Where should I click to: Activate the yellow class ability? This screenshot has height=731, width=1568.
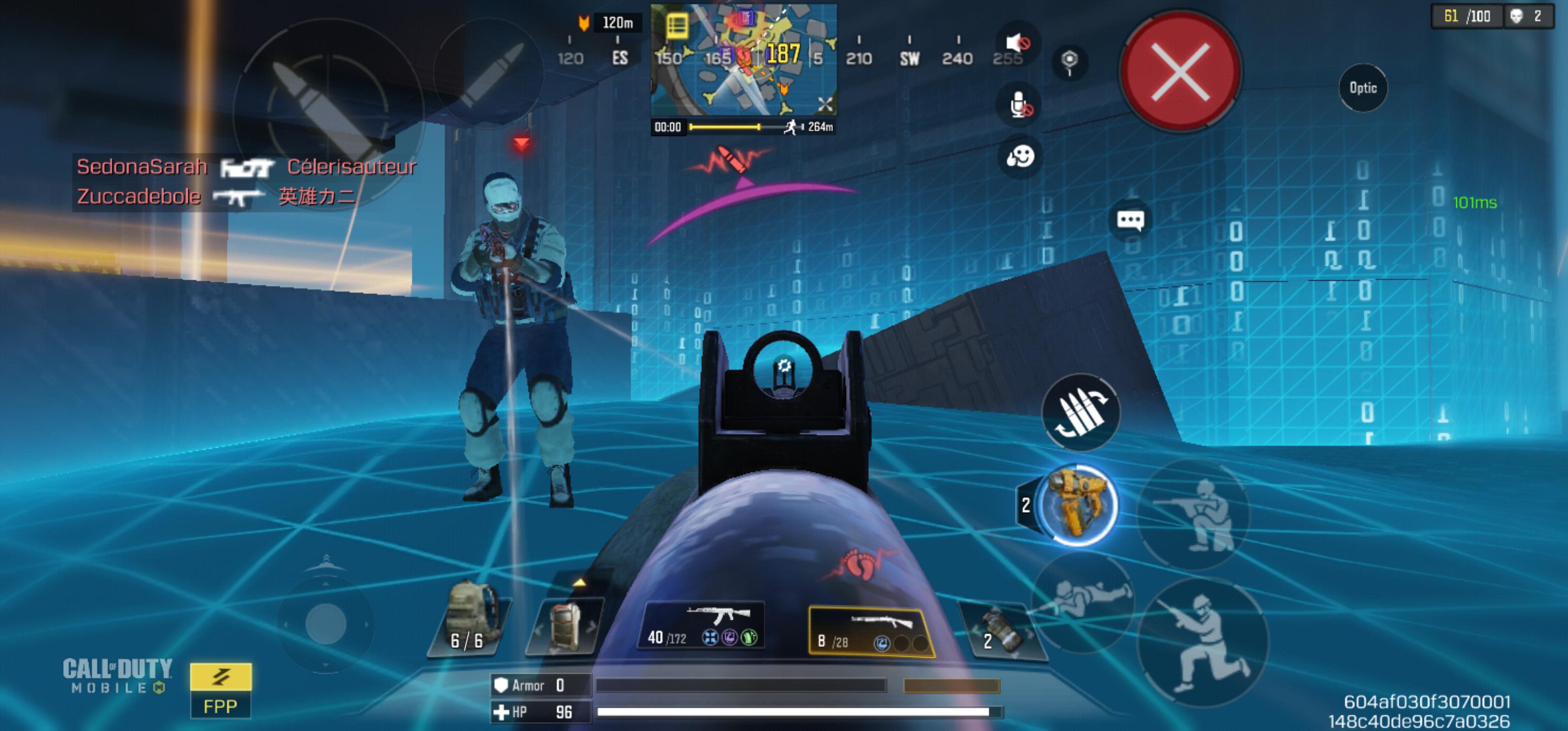pyautogui.click(x=1077, y=505)
